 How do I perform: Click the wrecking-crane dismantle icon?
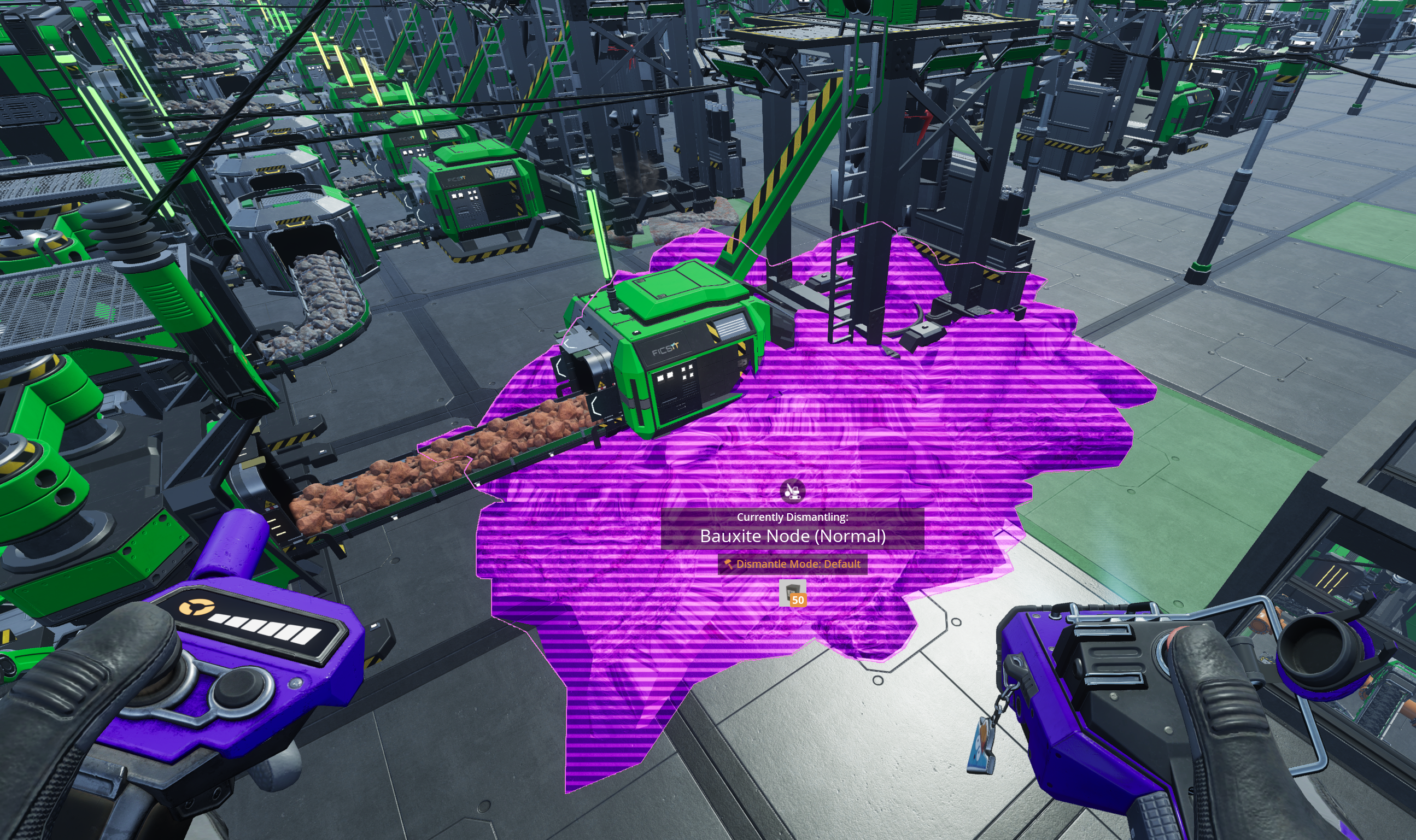point(792,490)
